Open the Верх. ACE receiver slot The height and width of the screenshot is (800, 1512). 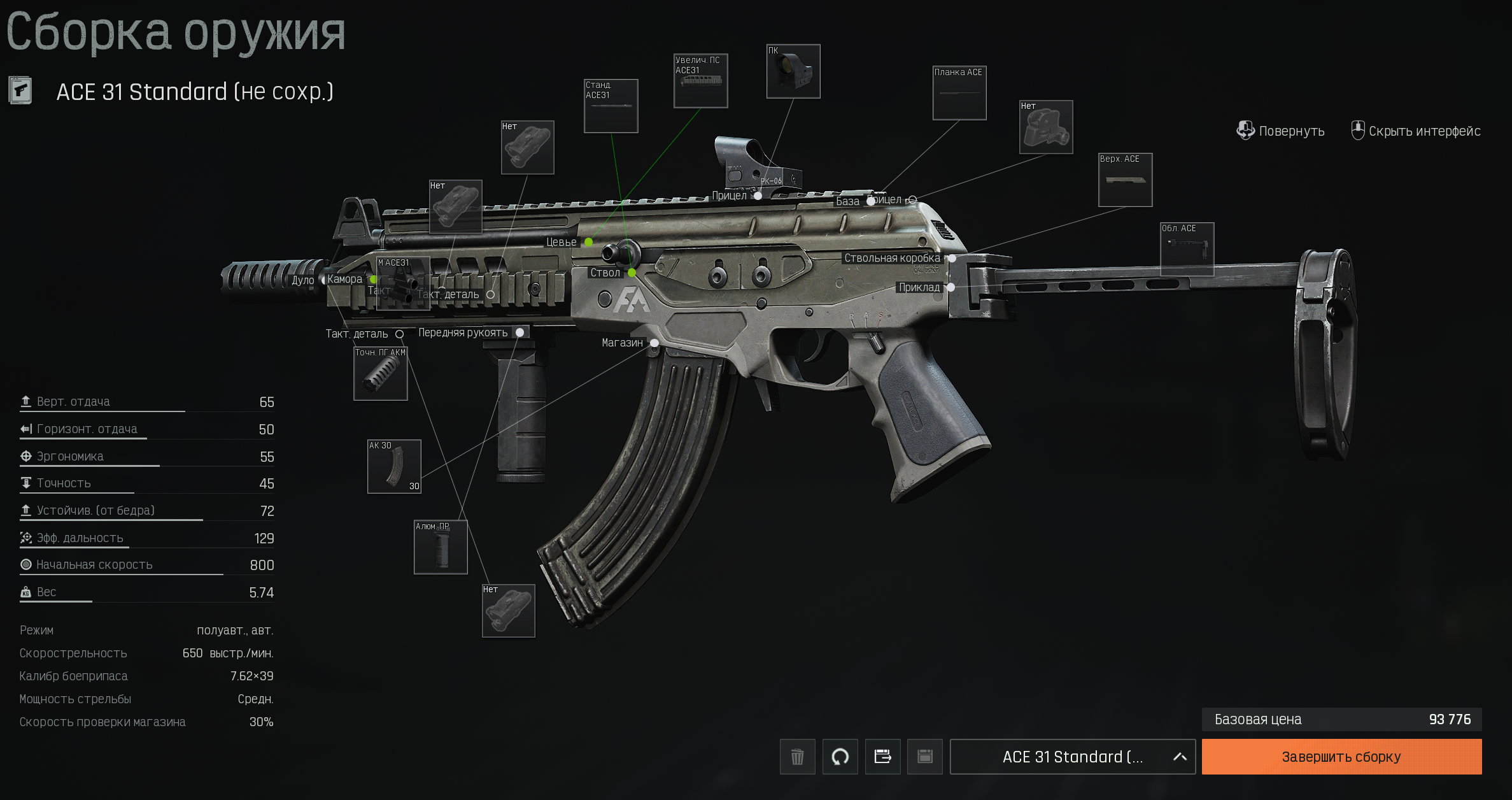tap(1125, 180)
